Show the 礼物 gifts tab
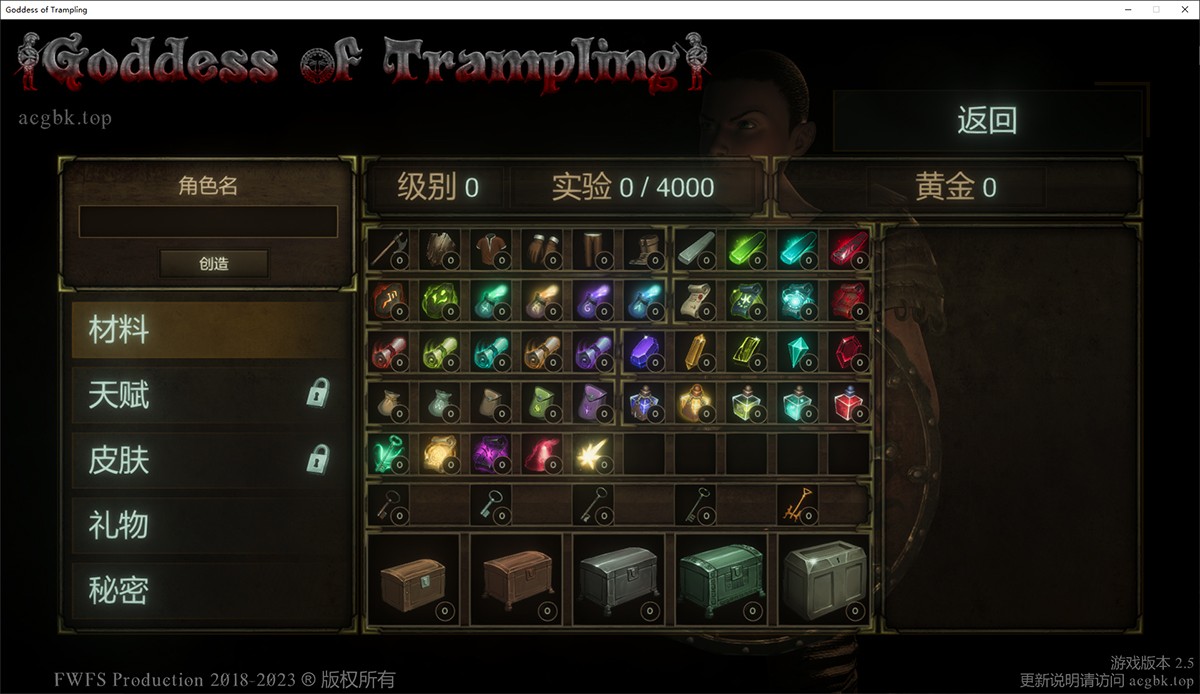The height and width of the screenshot is (694, 1200). (x=208, y=525)
